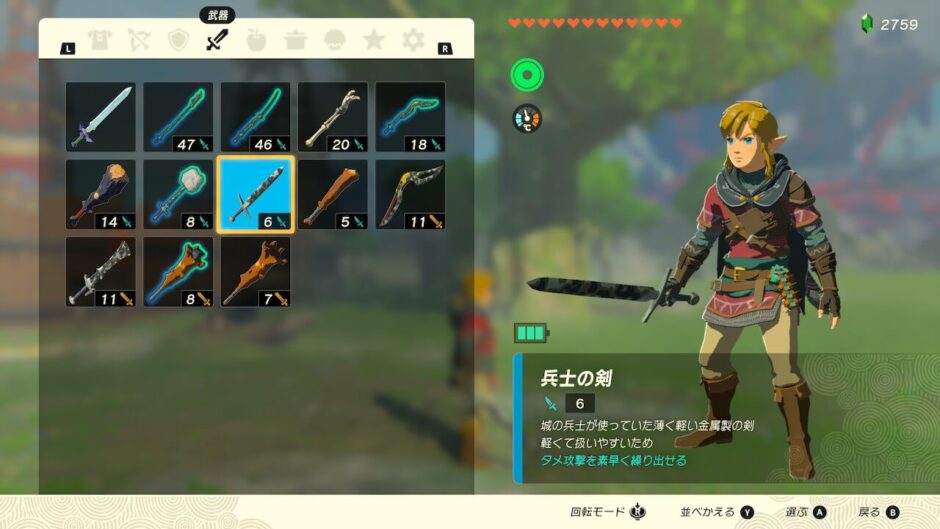Screen dimensions: 940x529
Task: Open the star key items tab
Action: point(374,41)
